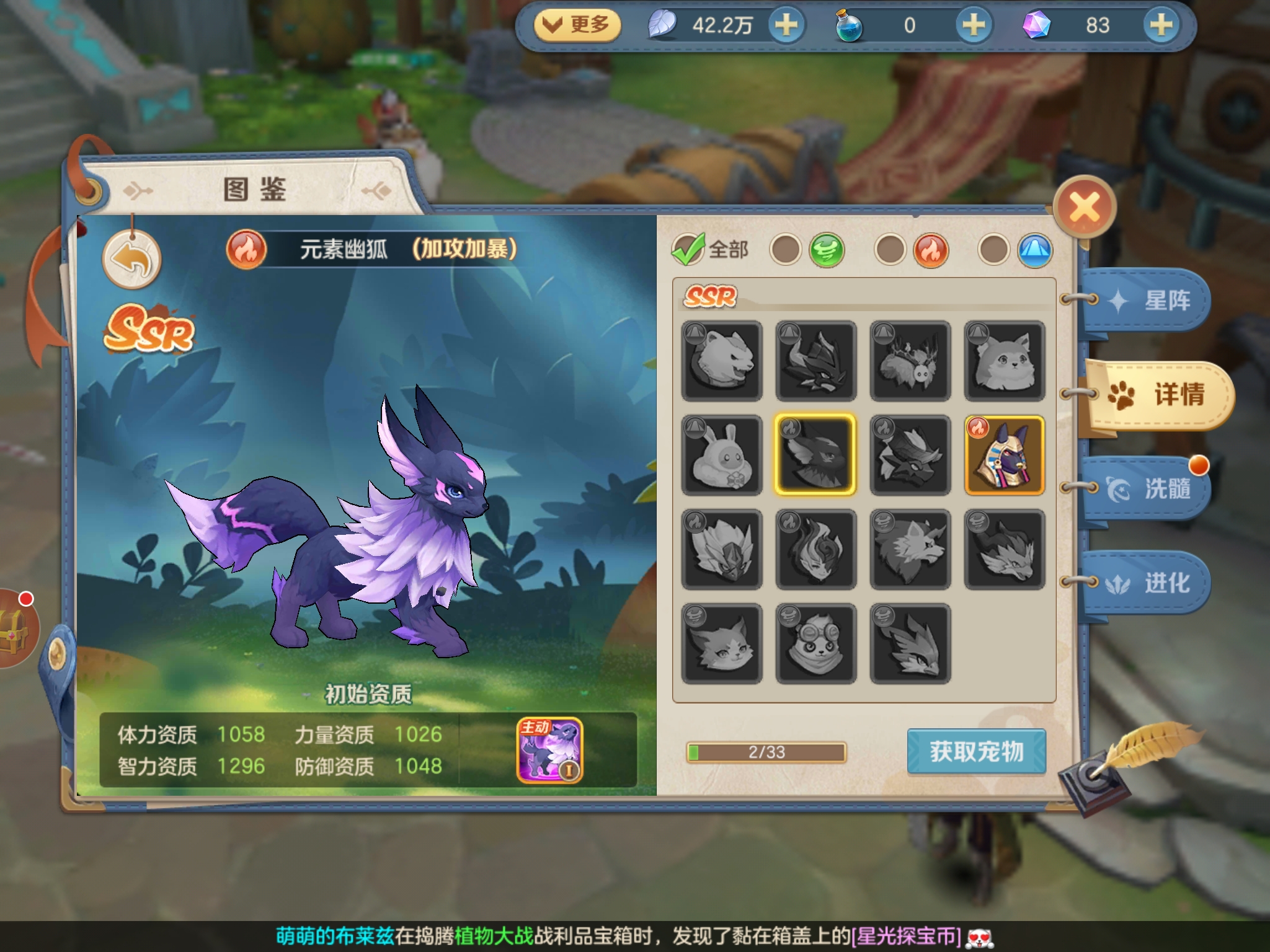Viewport: 1270px width, 952px height.
Task: Filter pets by blue water element
Action: pyautogui.click(x=1034, y=250)
